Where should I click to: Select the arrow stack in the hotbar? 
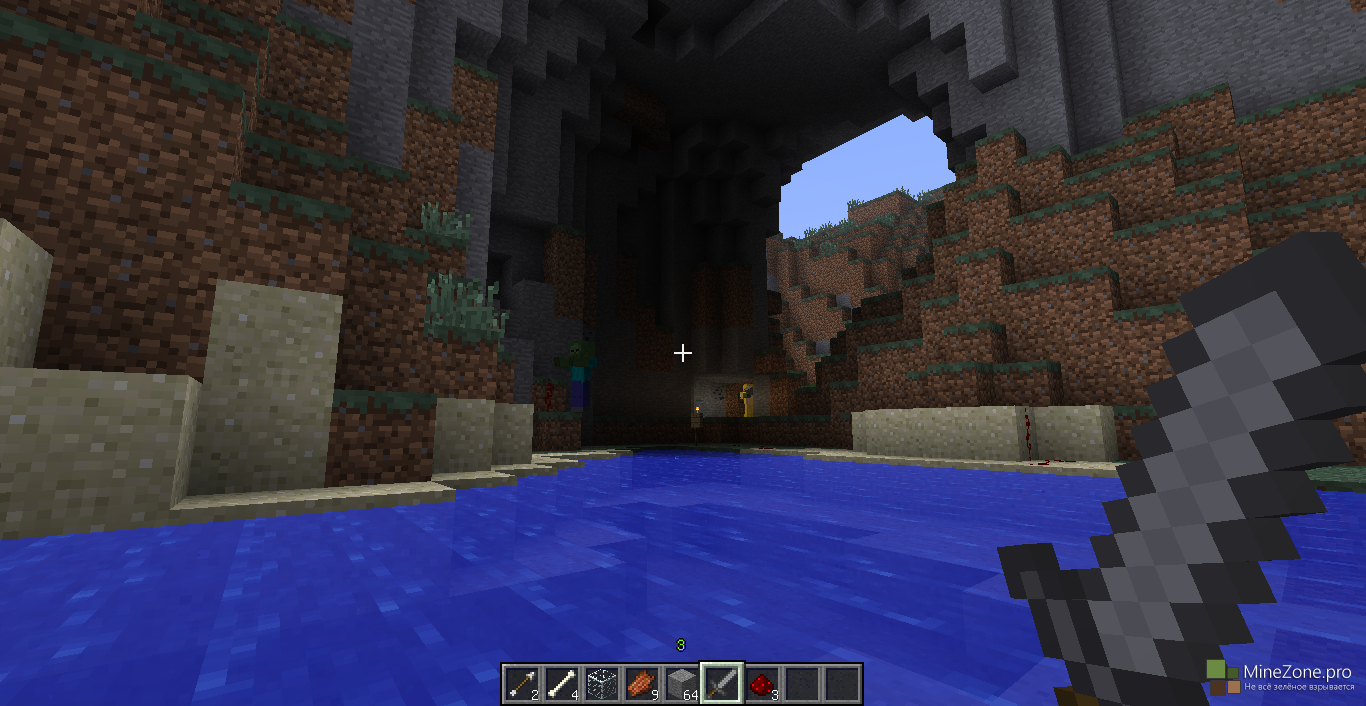click(521, 684)
